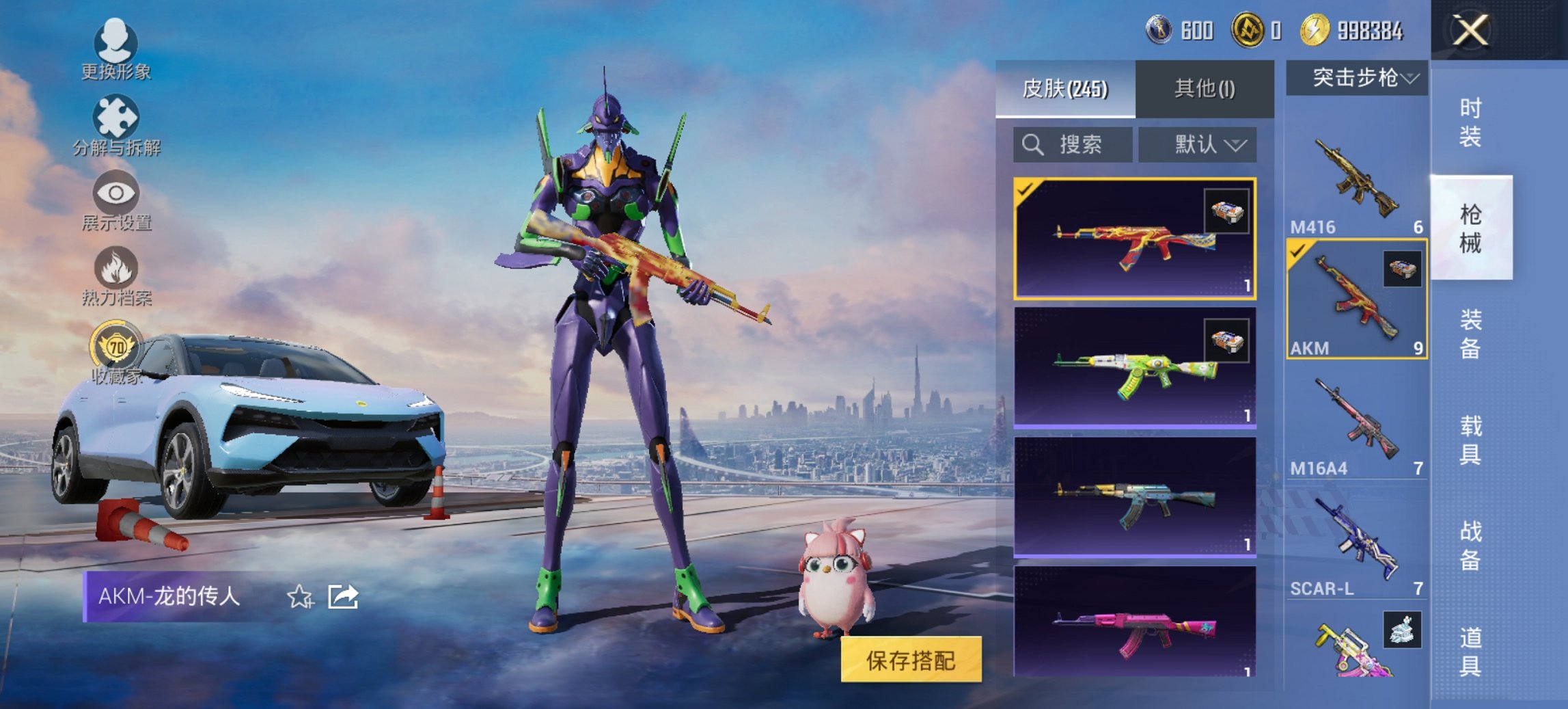
Task: Choose the SCAR-L weapon entry
Action: (1356, 544)
